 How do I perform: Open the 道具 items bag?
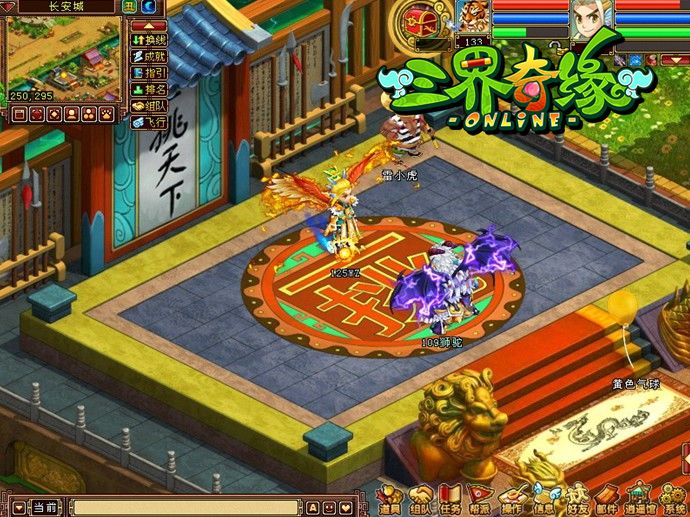tap(389, 498)
